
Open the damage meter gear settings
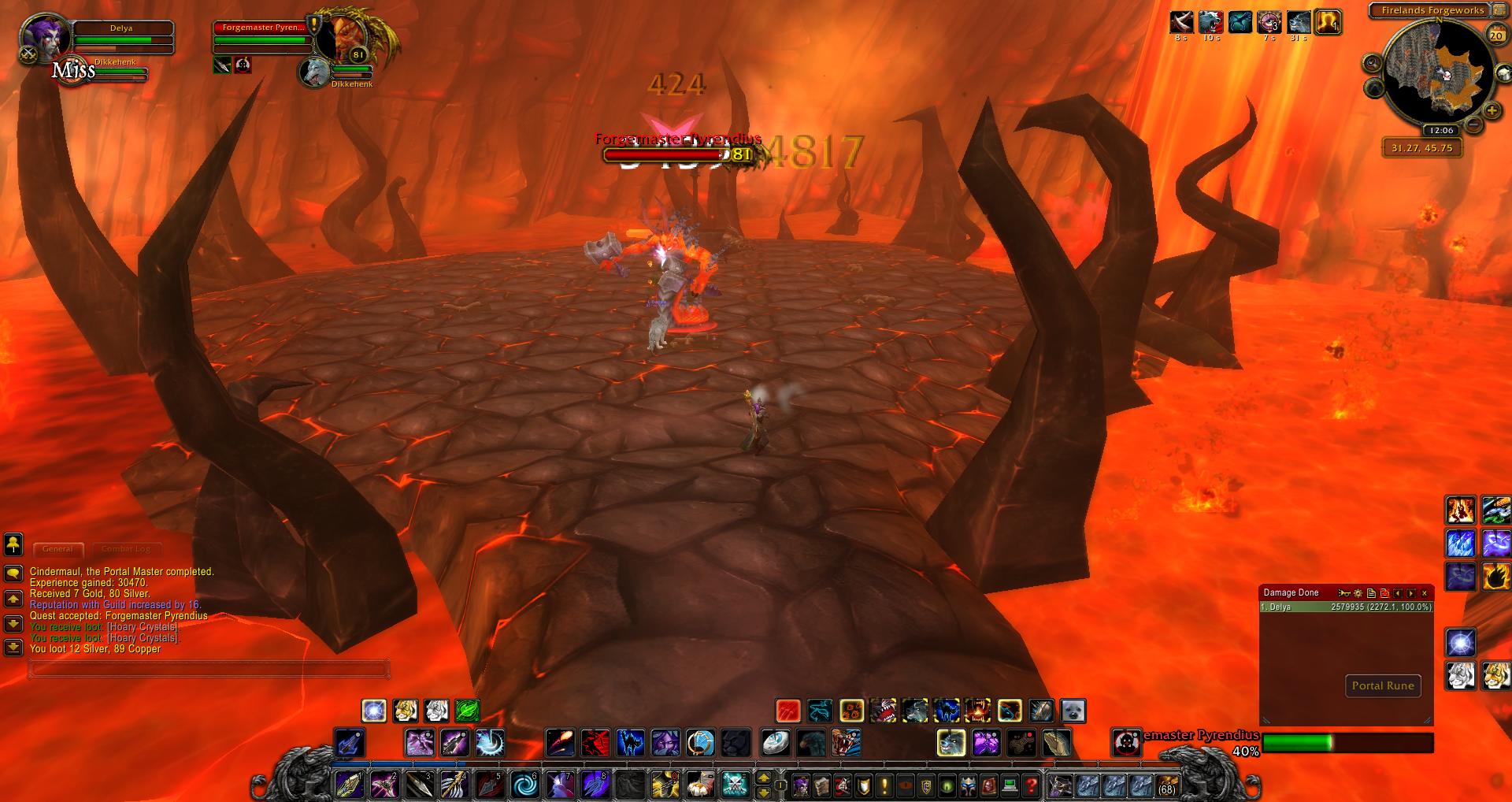click(1358, 593)
